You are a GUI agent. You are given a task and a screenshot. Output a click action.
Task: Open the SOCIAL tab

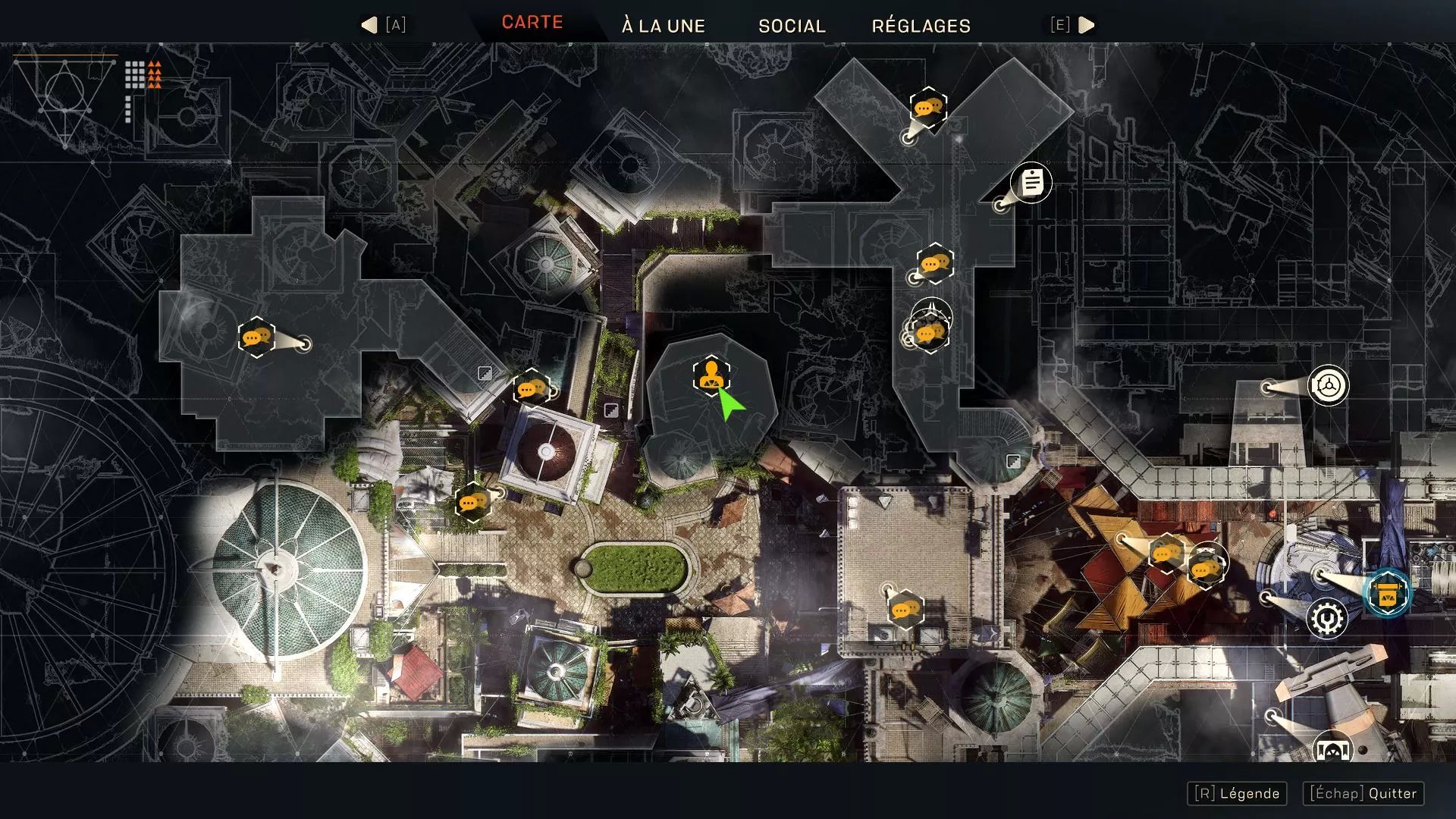click(792, 26)
